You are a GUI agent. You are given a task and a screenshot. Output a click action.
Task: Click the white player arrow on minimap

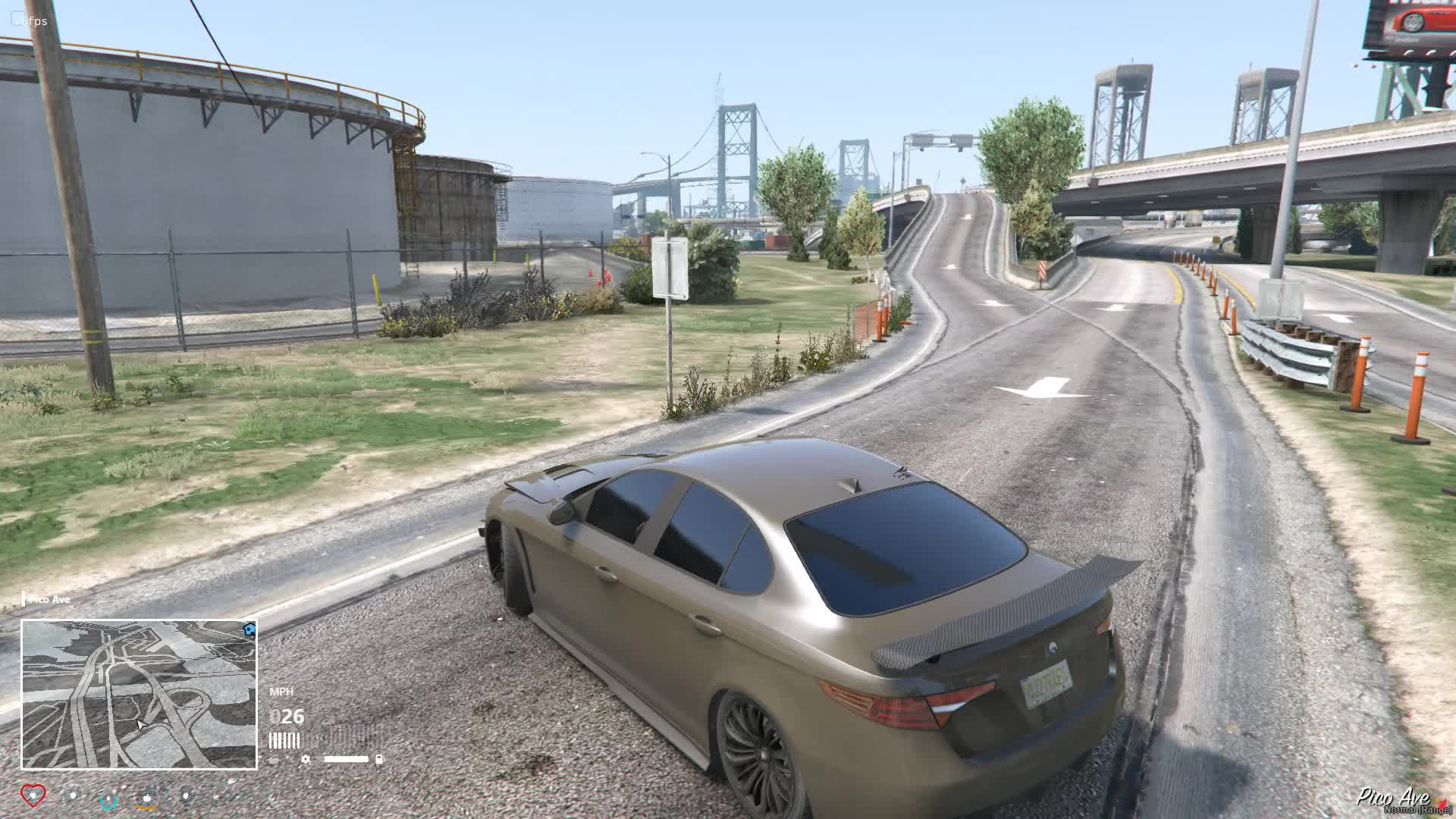click(141, 726)
